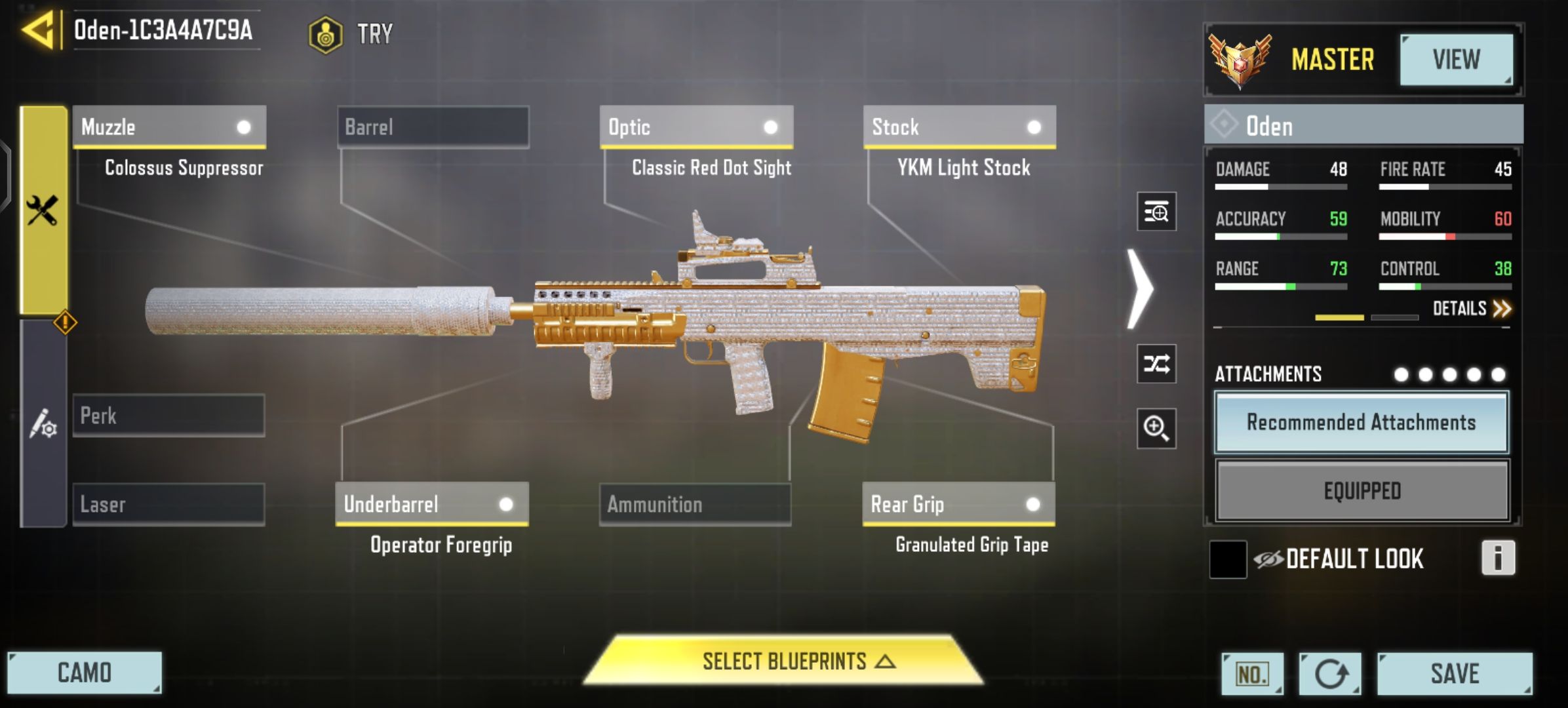
Task: Select the Rear Grip slot
Action: [958, 504]
